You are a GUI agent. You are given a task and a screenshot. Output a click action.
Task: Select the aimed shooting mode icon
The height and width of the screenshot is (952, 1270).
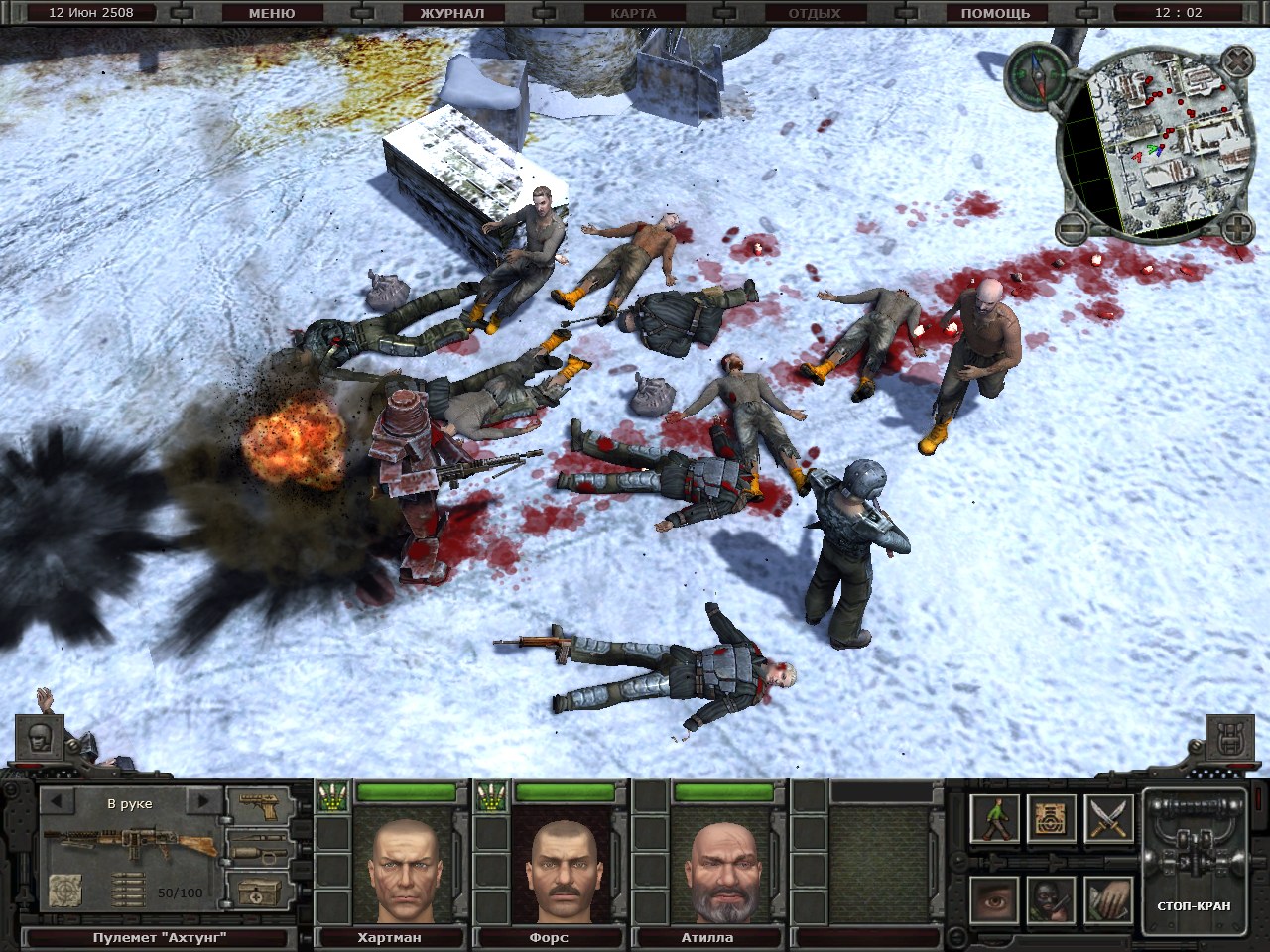[x=1052, y=819]
